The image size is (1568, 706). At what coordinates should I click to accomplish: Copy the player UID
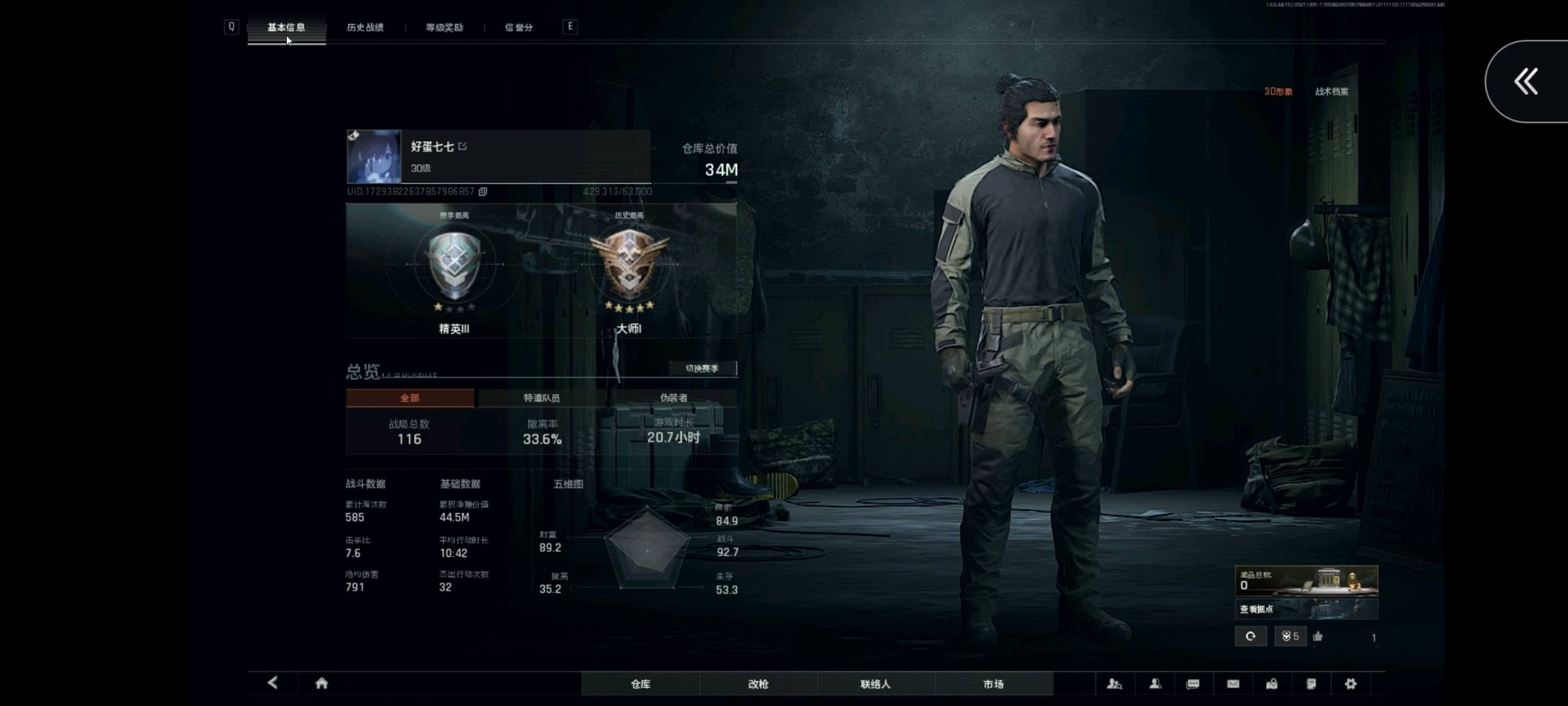tap(483, 192)
